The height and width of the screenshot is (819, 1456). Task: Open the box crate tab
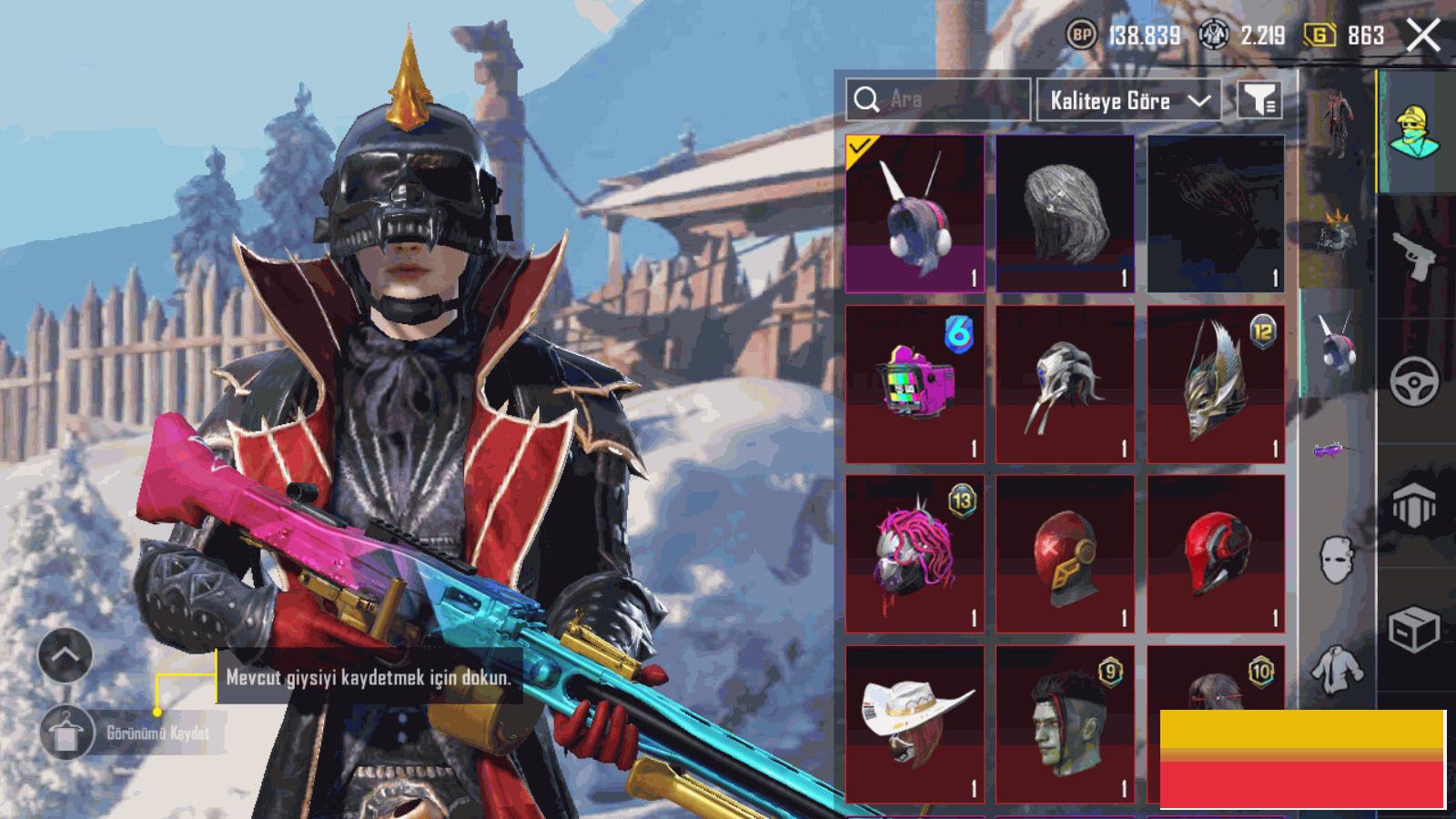click(1415, 628)
